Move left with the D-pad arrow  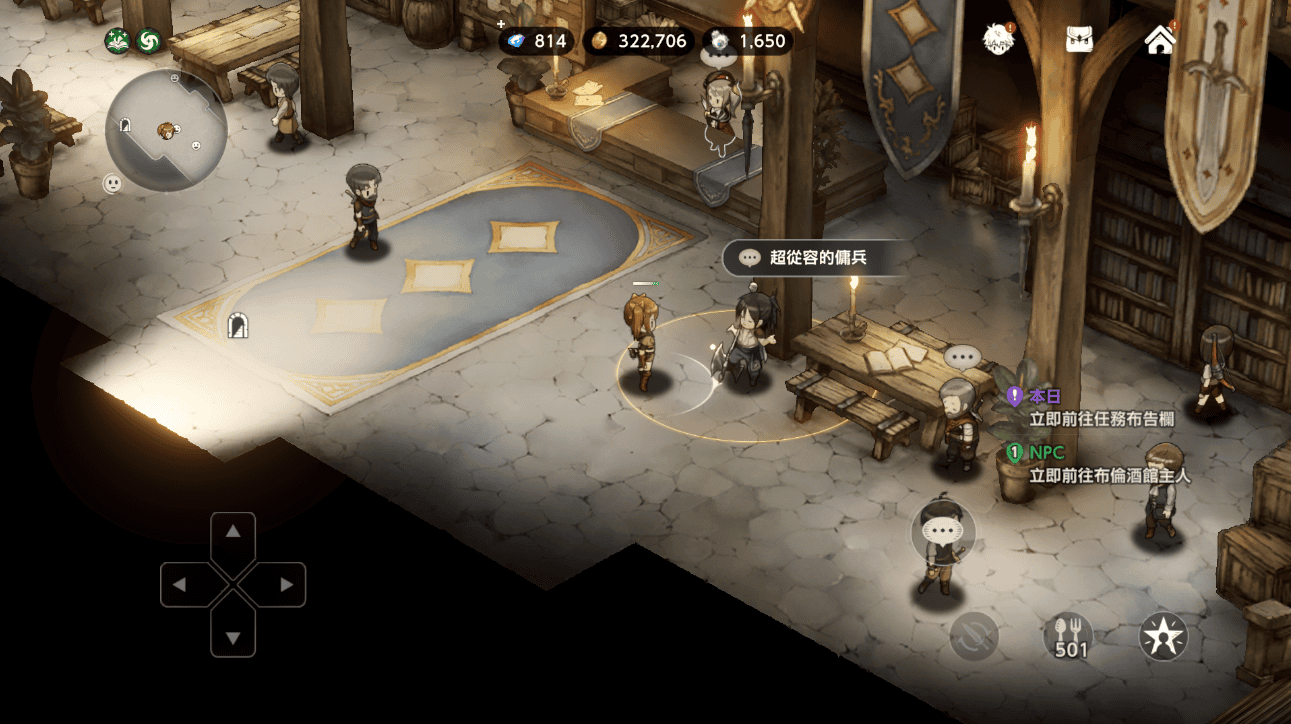[x=181, y=585]
